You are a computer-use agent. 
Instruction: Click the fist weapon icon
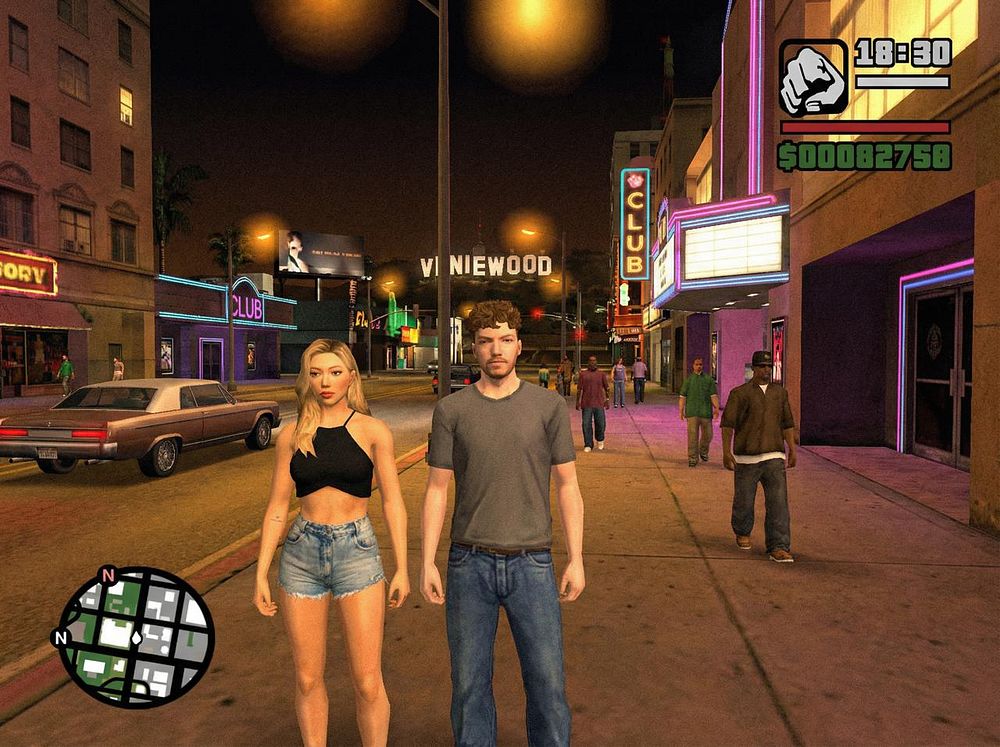coord(813,78)
